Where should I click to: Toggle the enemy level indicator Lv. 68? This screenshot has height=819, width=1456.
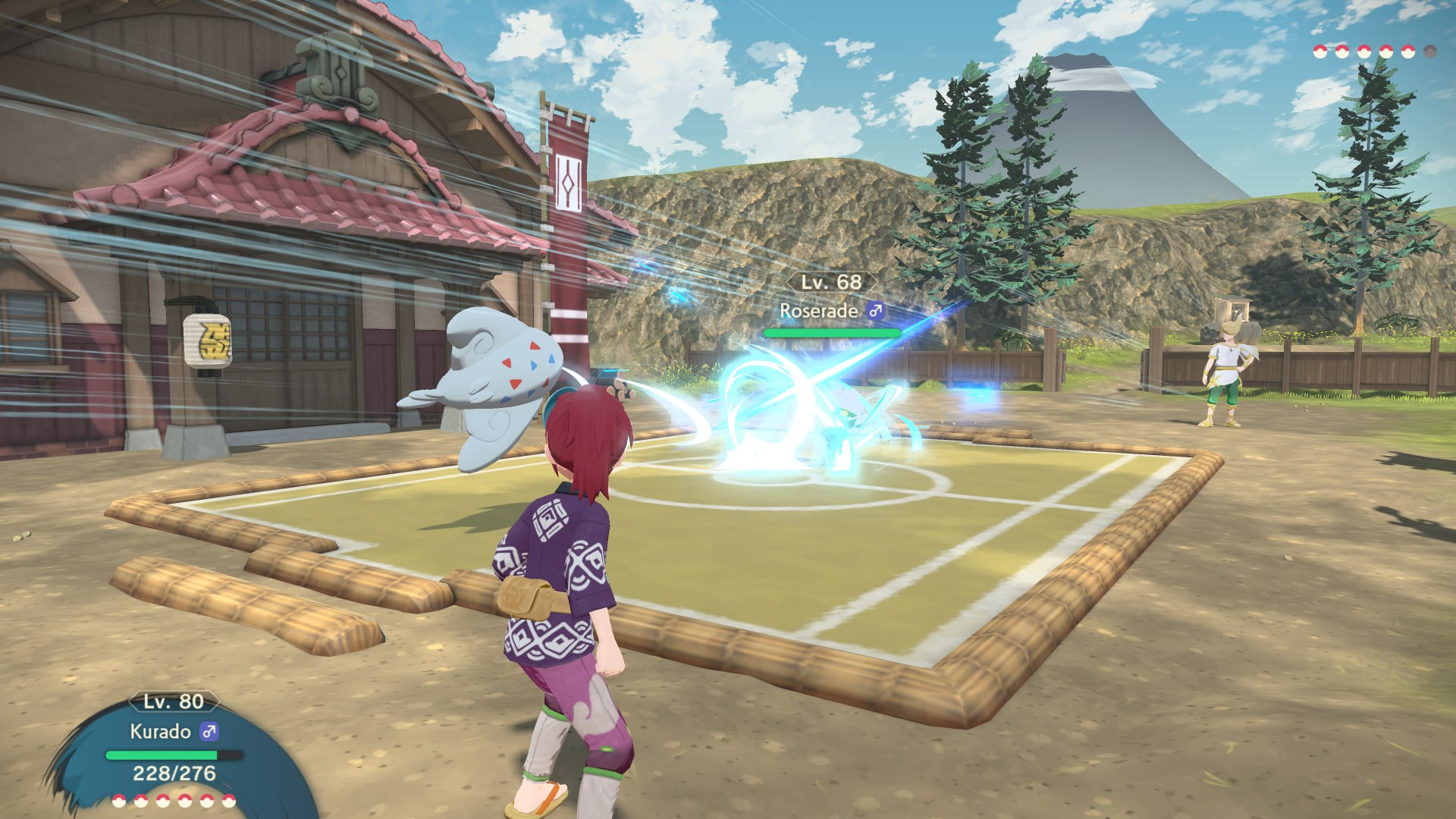pyautogui.click(x=830, y=282)
